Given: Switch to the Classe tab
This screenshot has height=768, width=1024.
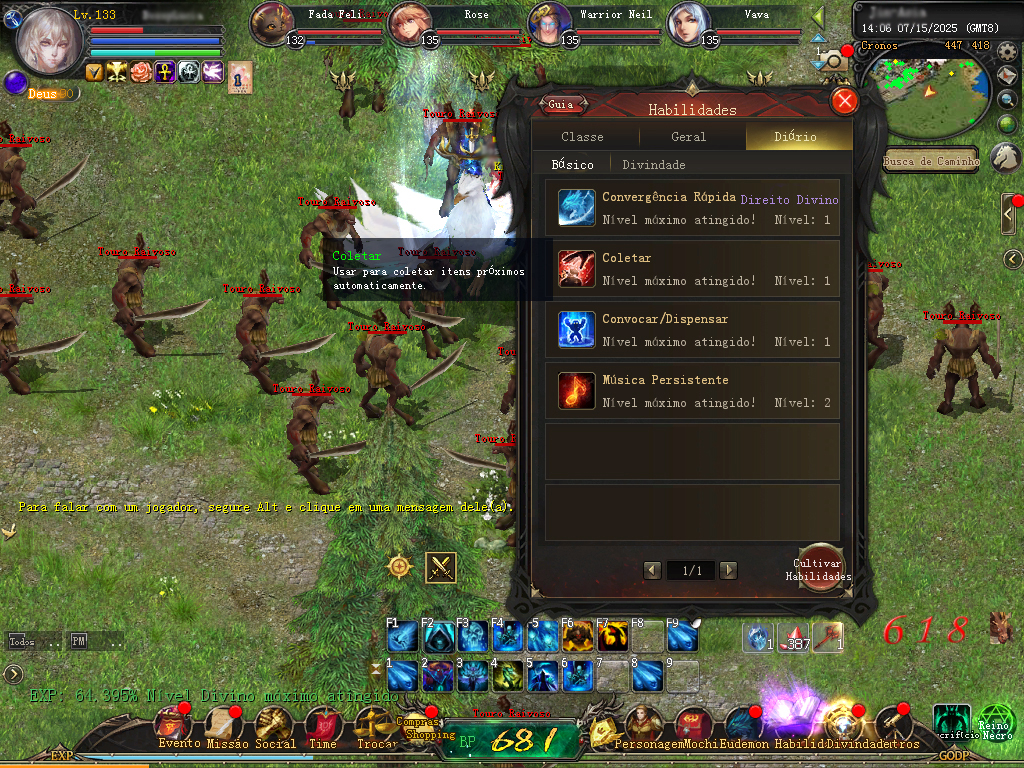Looking at the screenshot, I should 582,137.
